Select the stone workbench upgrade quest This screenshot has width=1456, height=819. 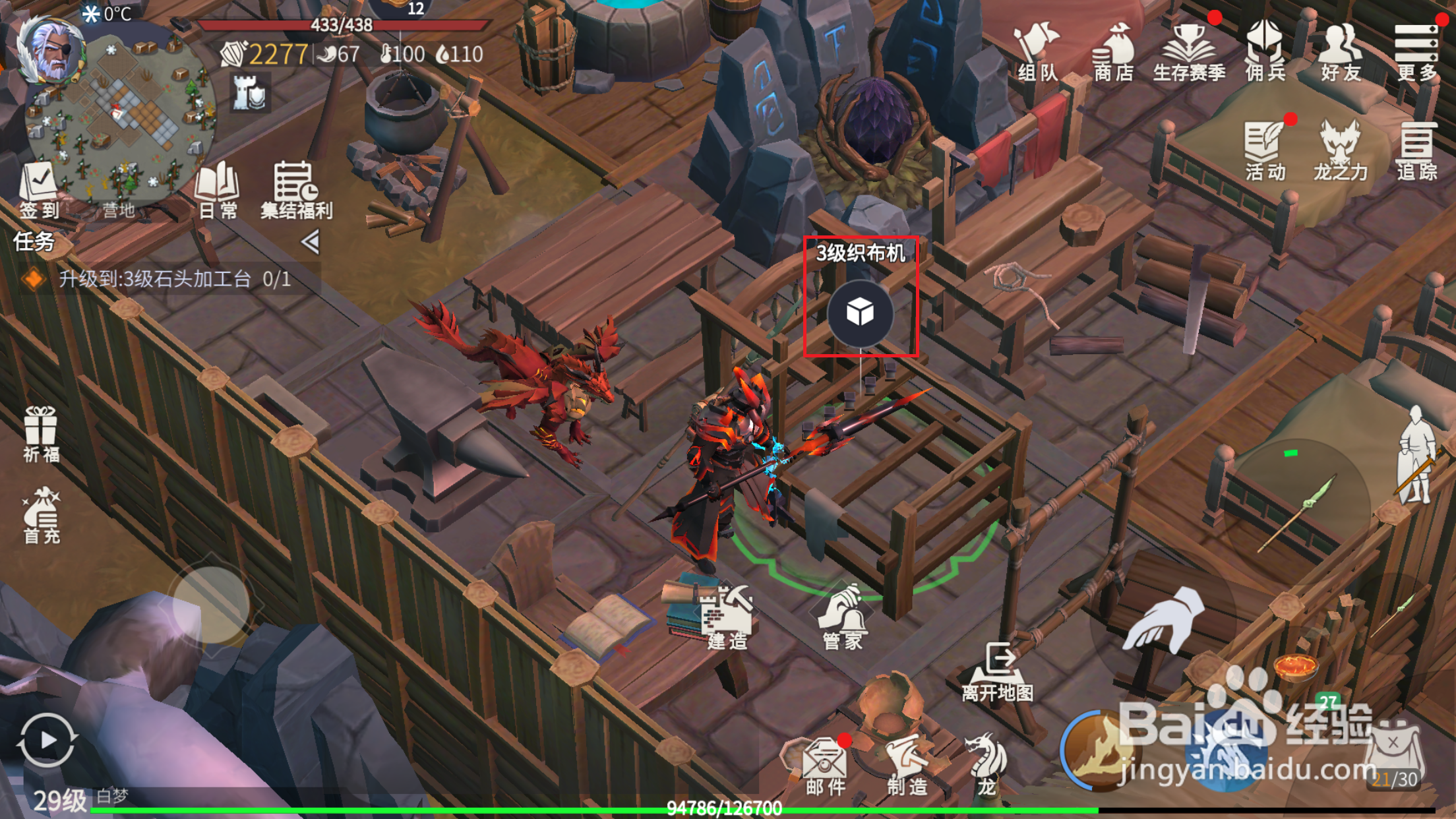(x=175, y=279)
